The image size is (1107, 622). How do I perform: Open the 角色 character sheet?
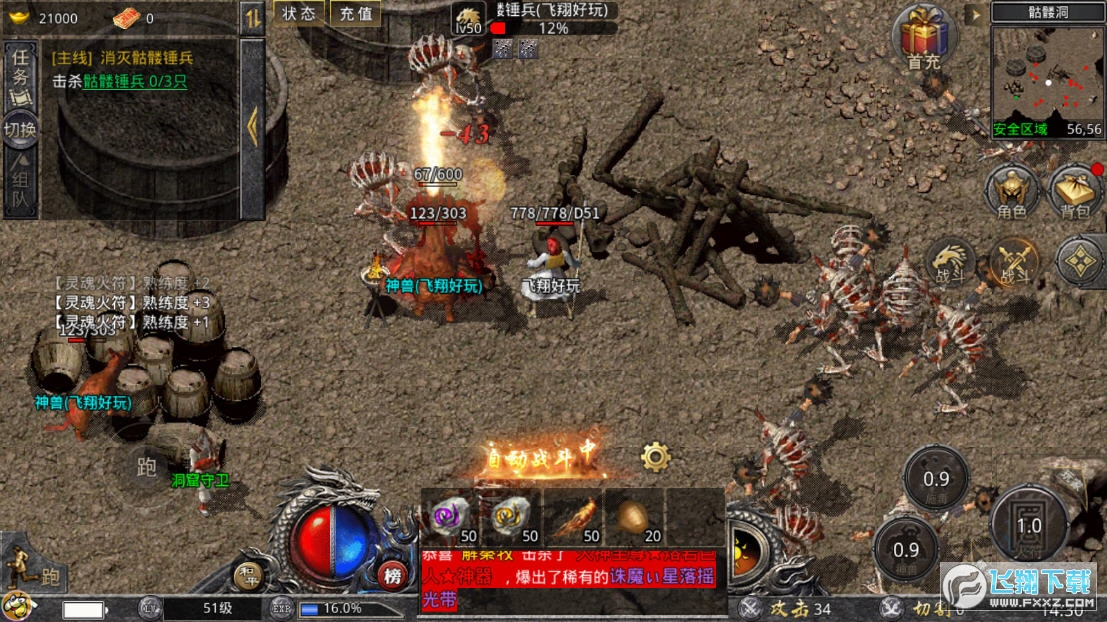[1011, 191]
